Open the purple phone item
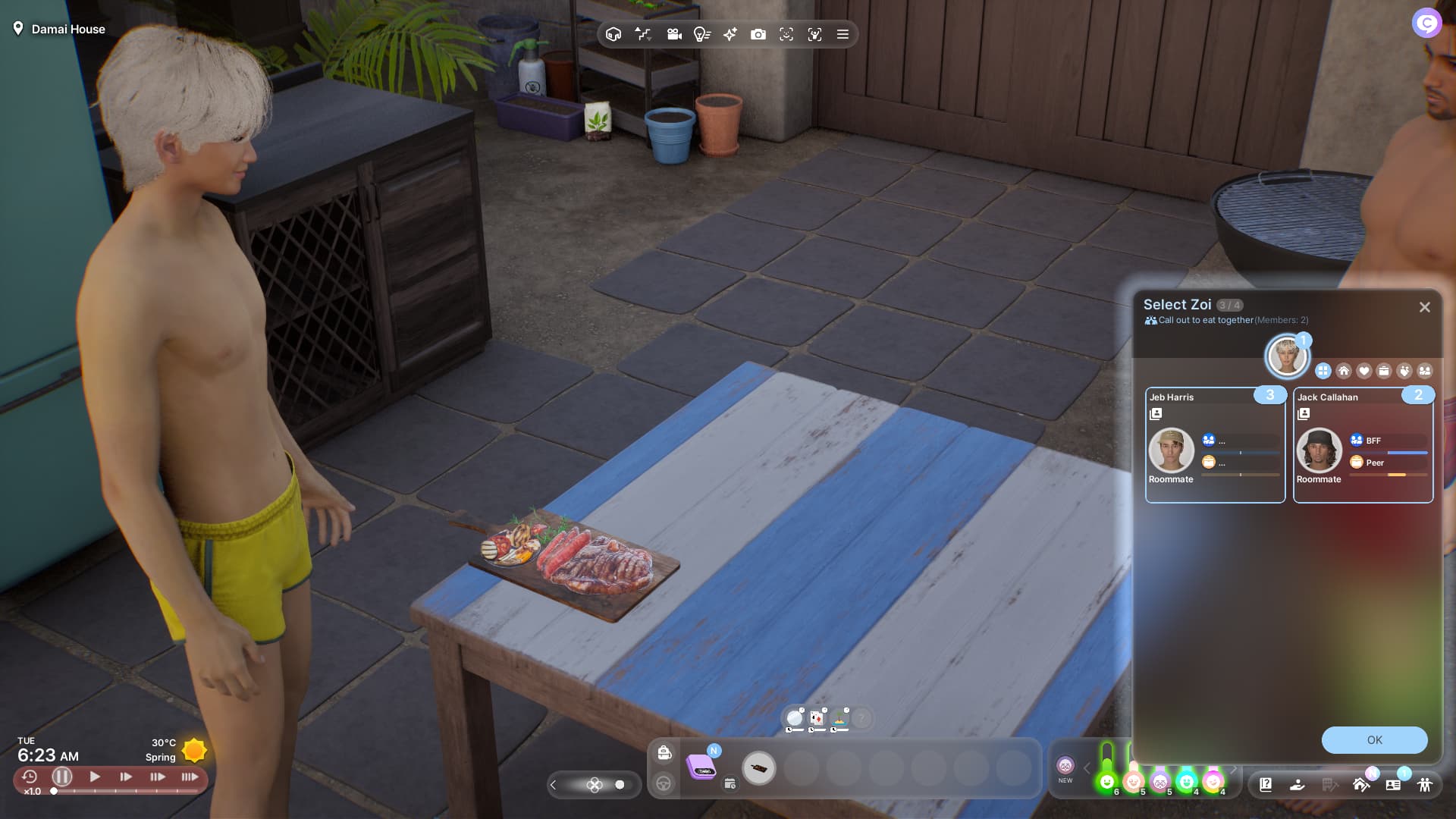1456x819 pixels. point(701,767)
